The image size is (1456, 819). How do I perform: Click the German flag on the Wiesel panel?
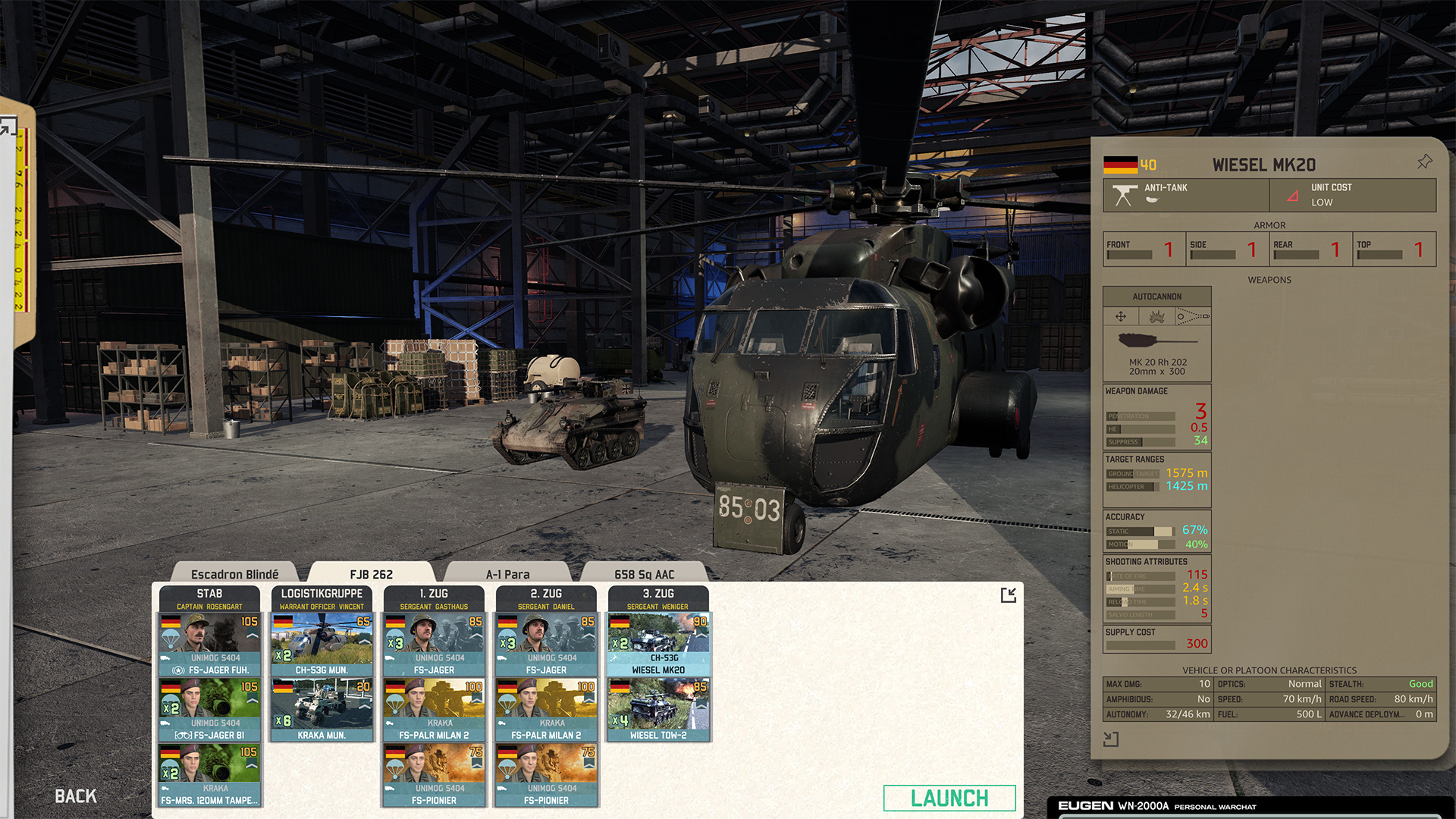click(1121, 165)
